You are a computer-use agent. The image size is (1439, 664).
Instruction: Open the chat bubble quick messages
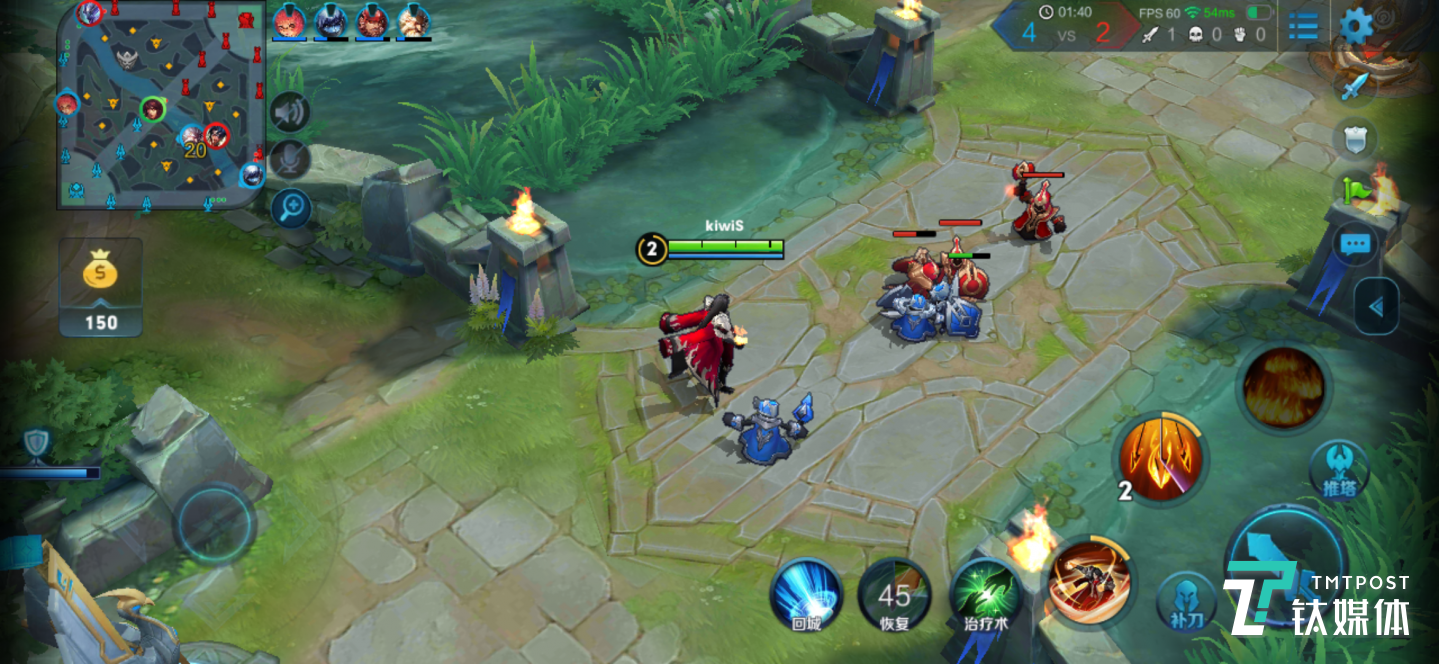pyautogui.click(x=1355, y=244)
